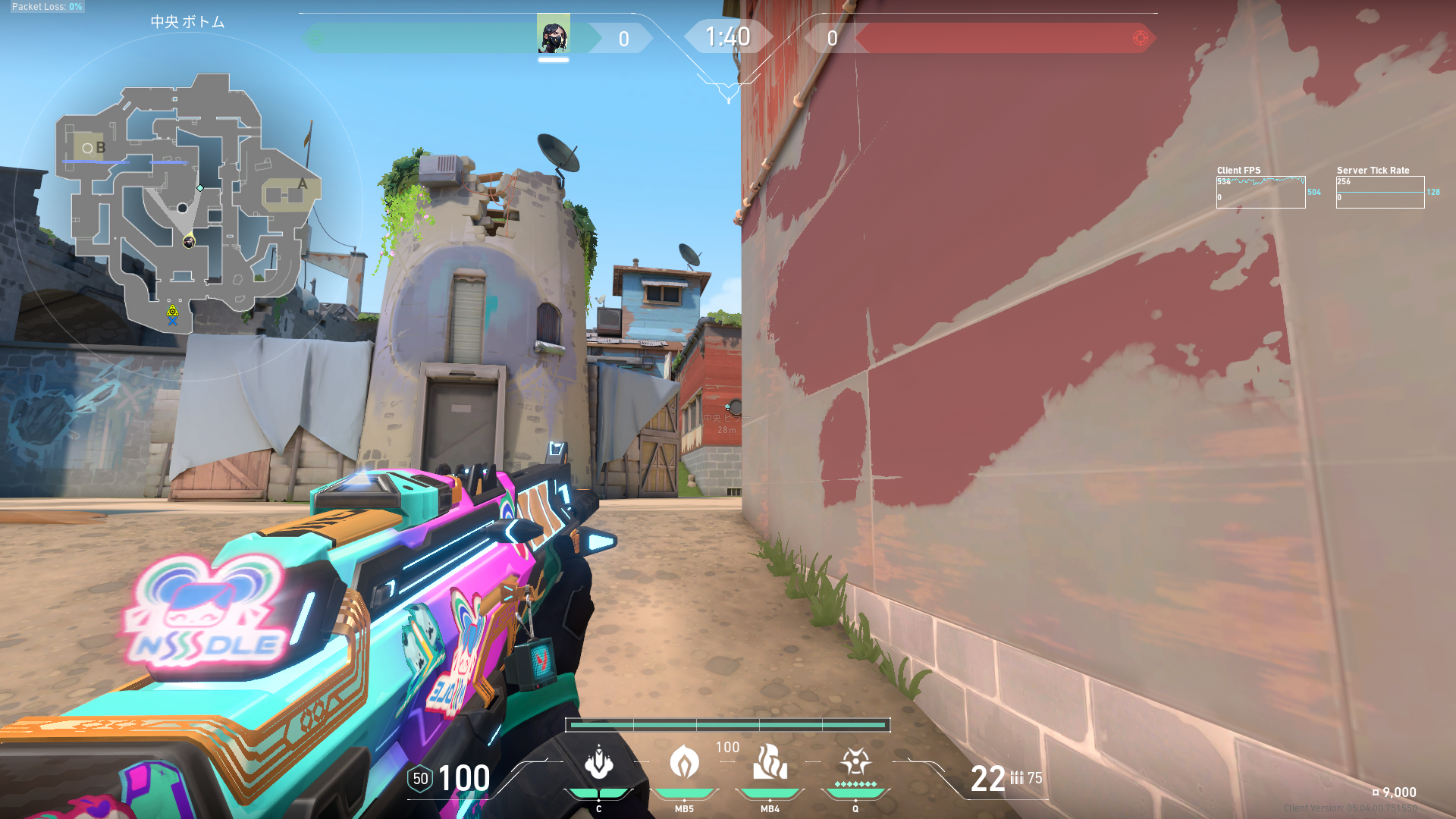Activate the Q ability star icon
Screen dimensions: 1456x819
point(855,761)
